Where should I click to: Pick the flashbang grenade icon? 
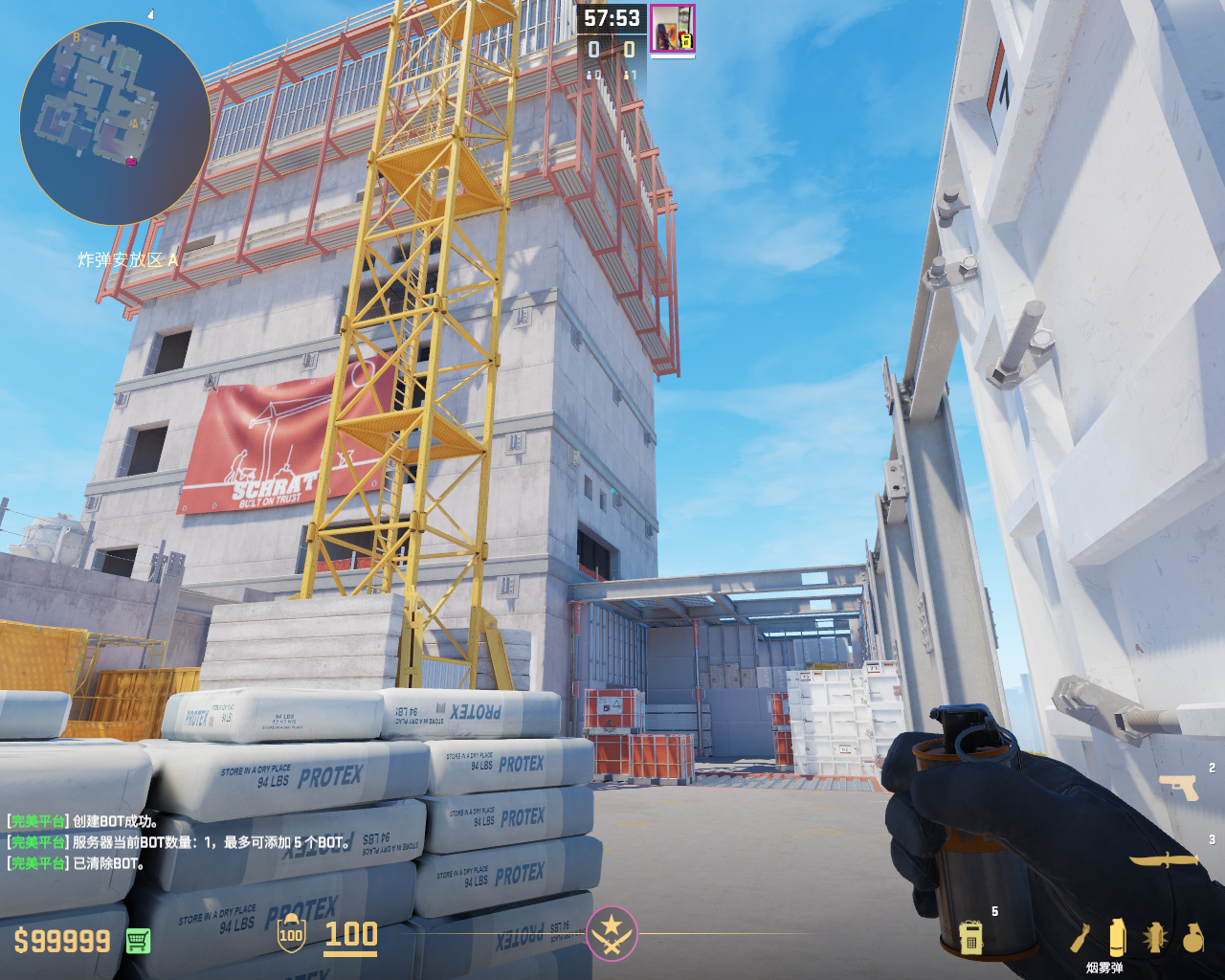tap(1155, 938)
